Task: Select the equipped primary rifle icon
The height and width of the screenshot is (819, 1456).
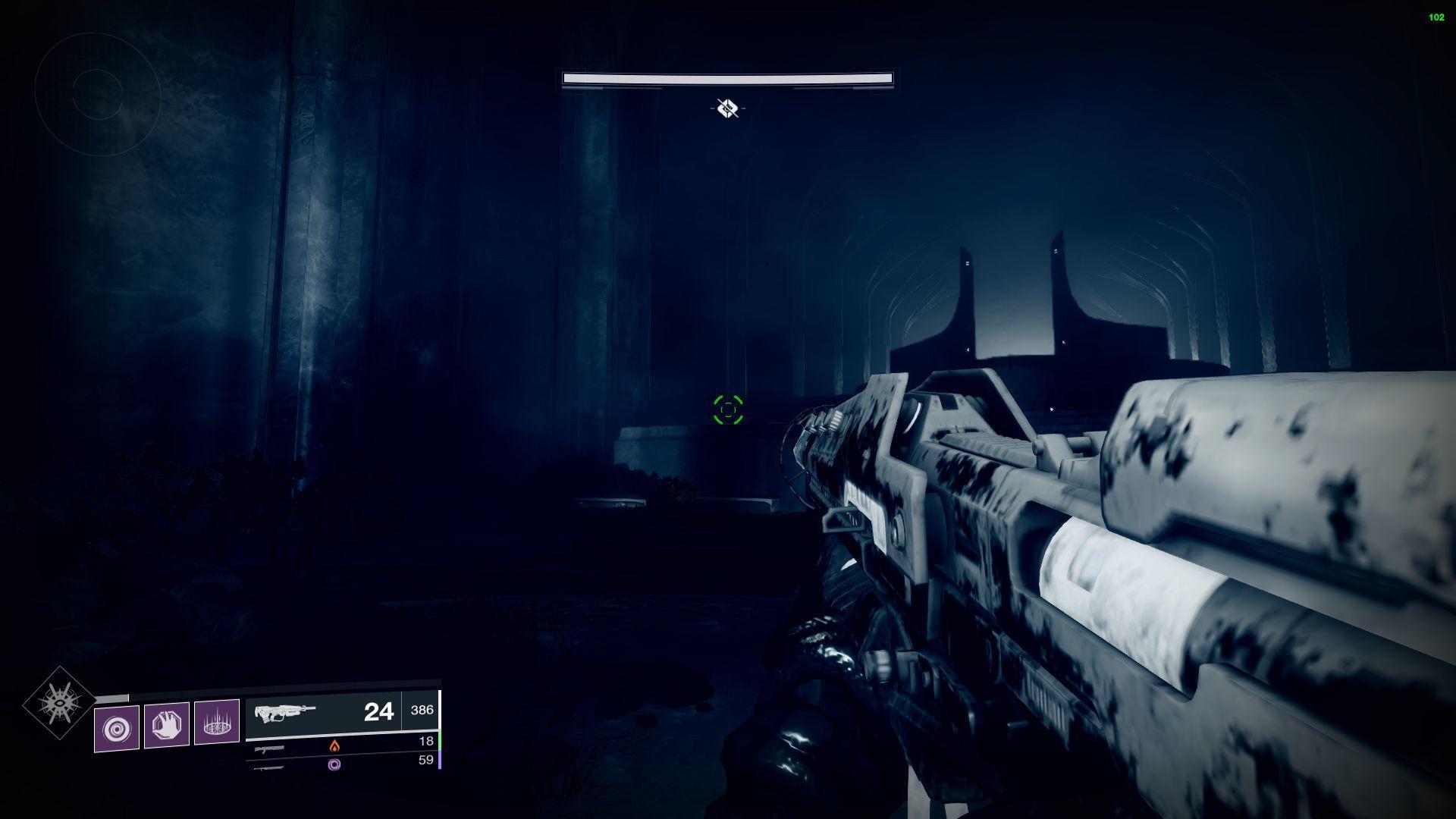Action: click(x=284, y=713)
